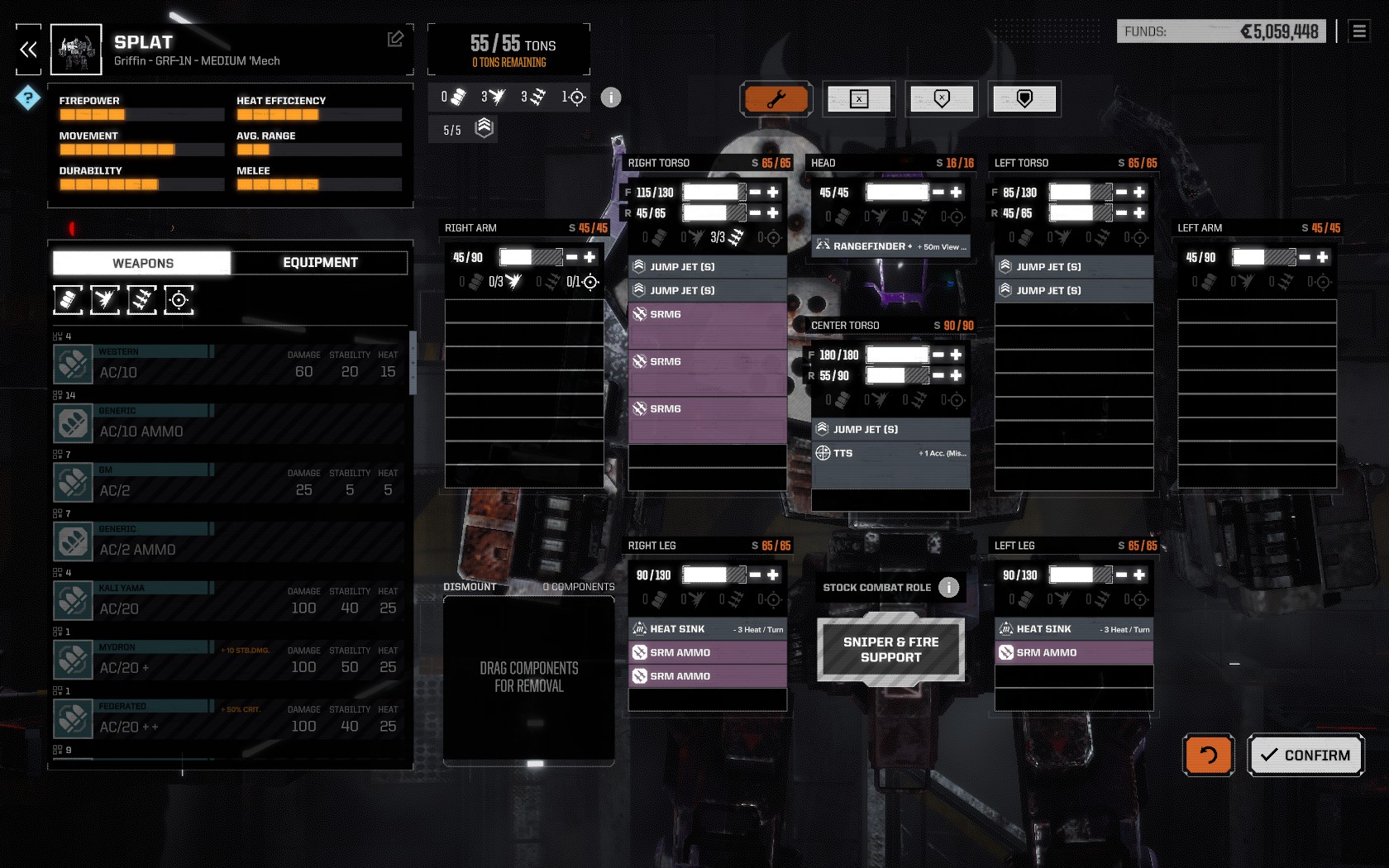Confirm the mech loadout changes
Viewport: 1389px width, 868px height.
tap(1305, 755)
